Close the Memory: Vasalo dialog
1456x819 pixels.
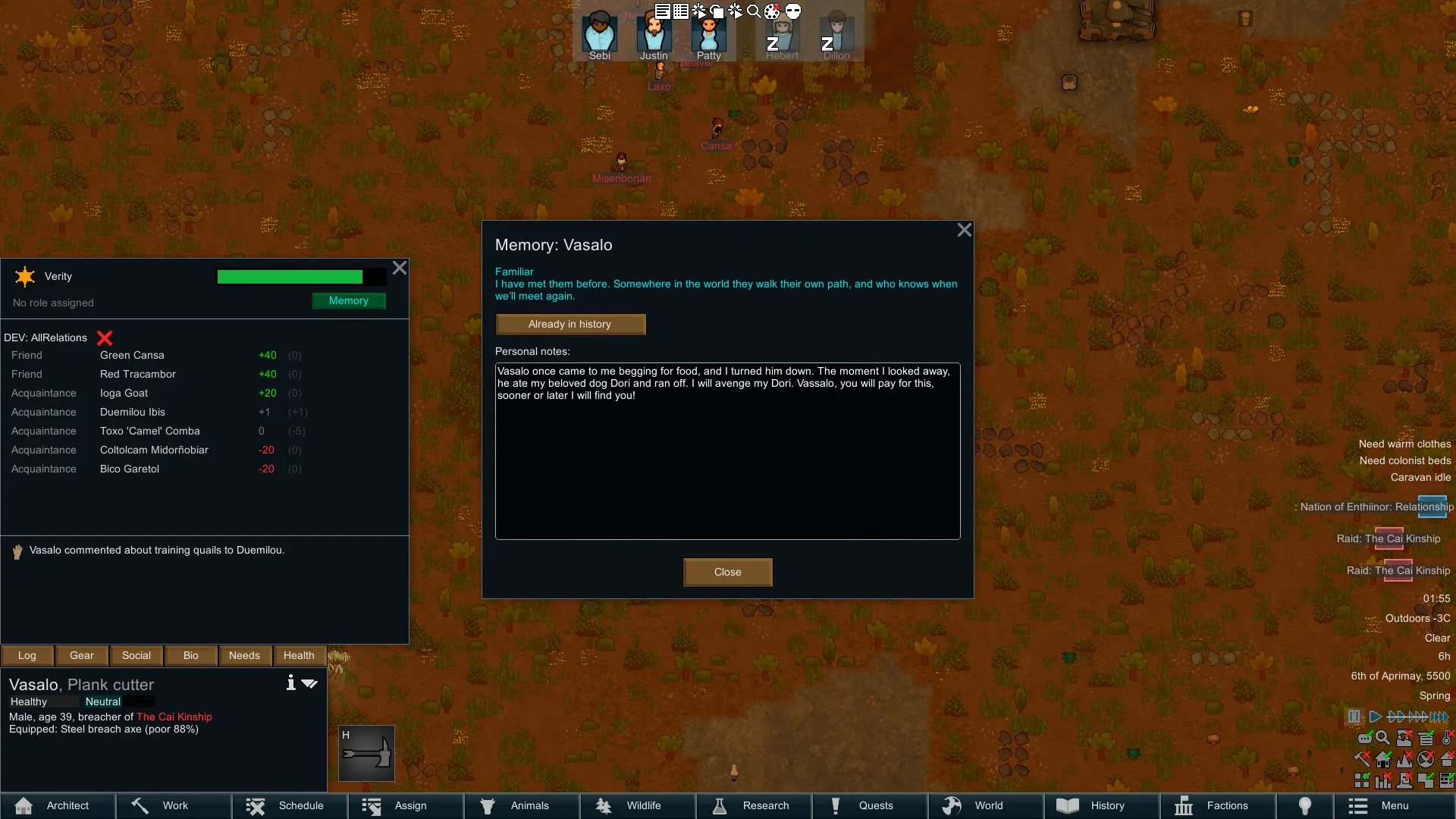coord(727,572)
